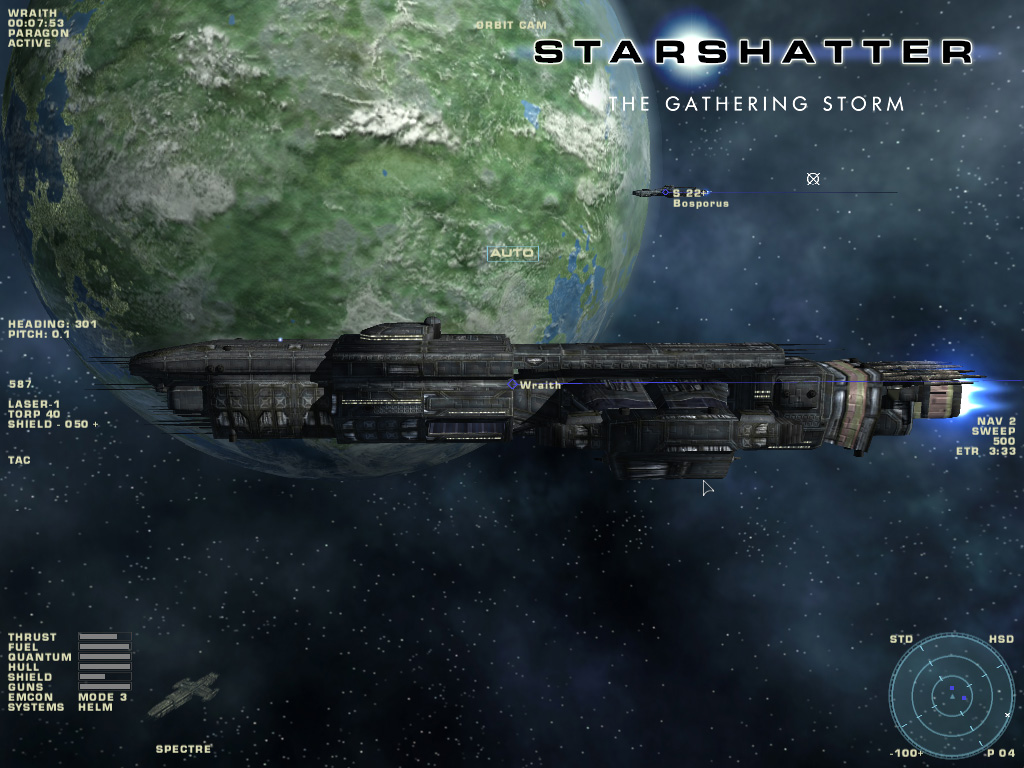Click the Spectre ship silhouette icon
This screenshot has height=768, width=1024.
coord(183,694)
